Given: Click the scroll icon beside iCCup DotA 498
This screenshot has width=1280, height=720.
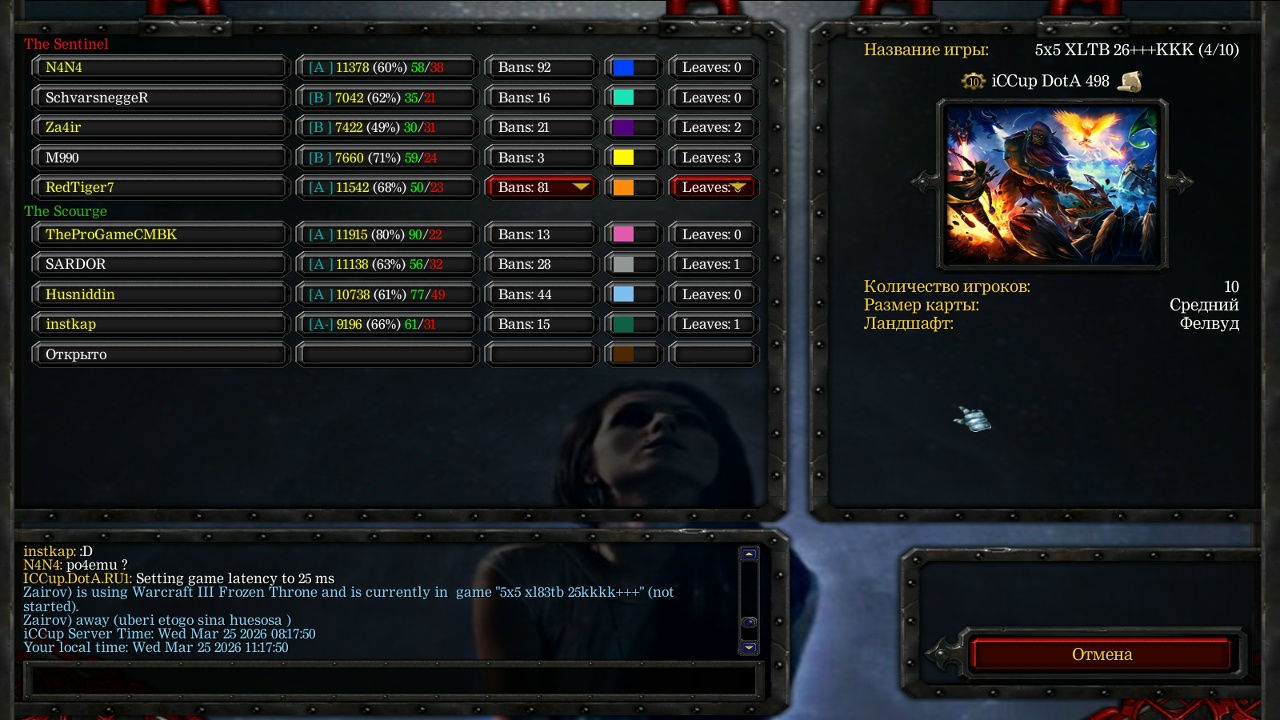Looking at the screenshot, I should point(1130,81).
